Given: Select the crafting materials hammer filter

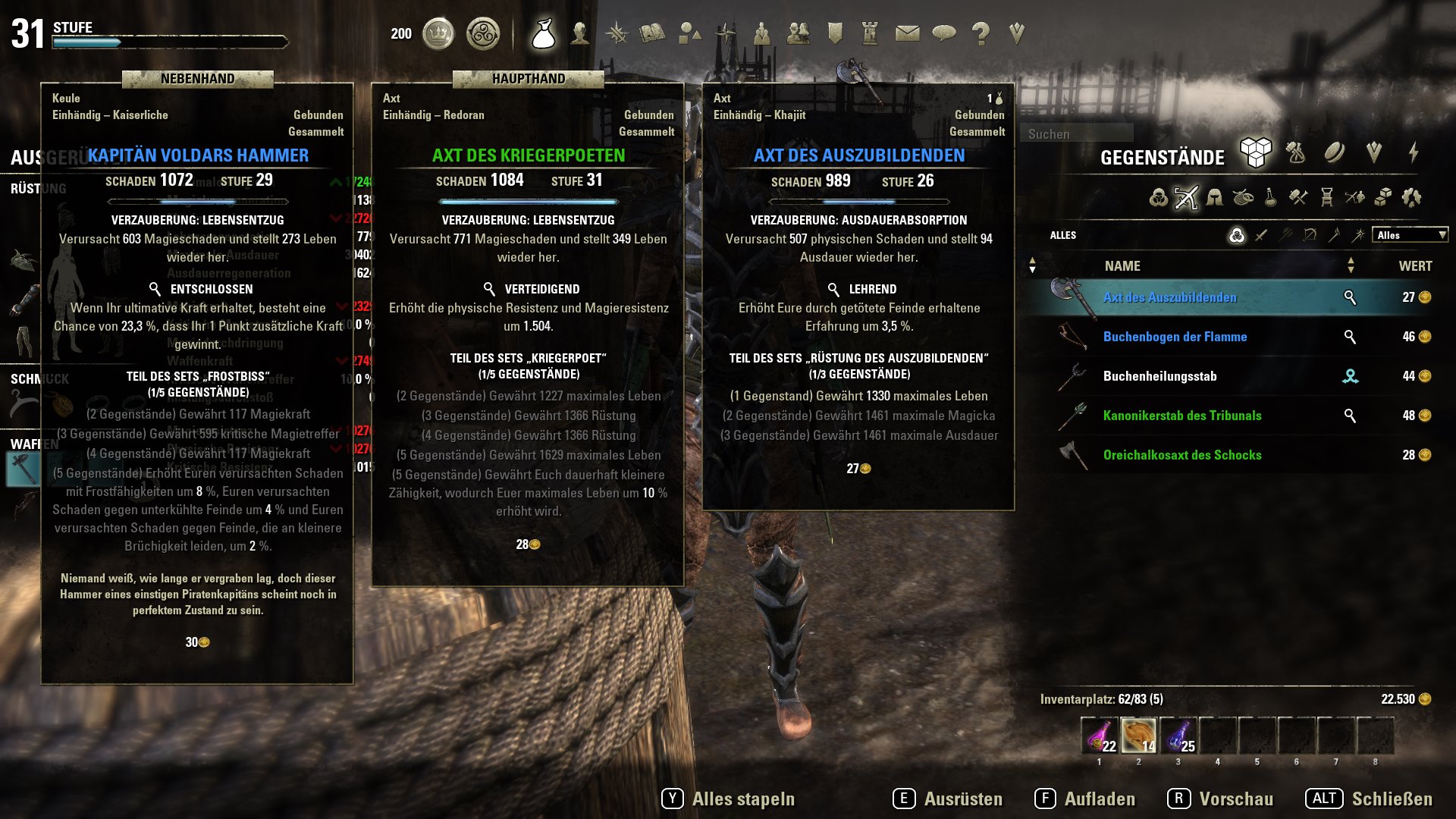Looking at the screenshot, I should 1298,198.
